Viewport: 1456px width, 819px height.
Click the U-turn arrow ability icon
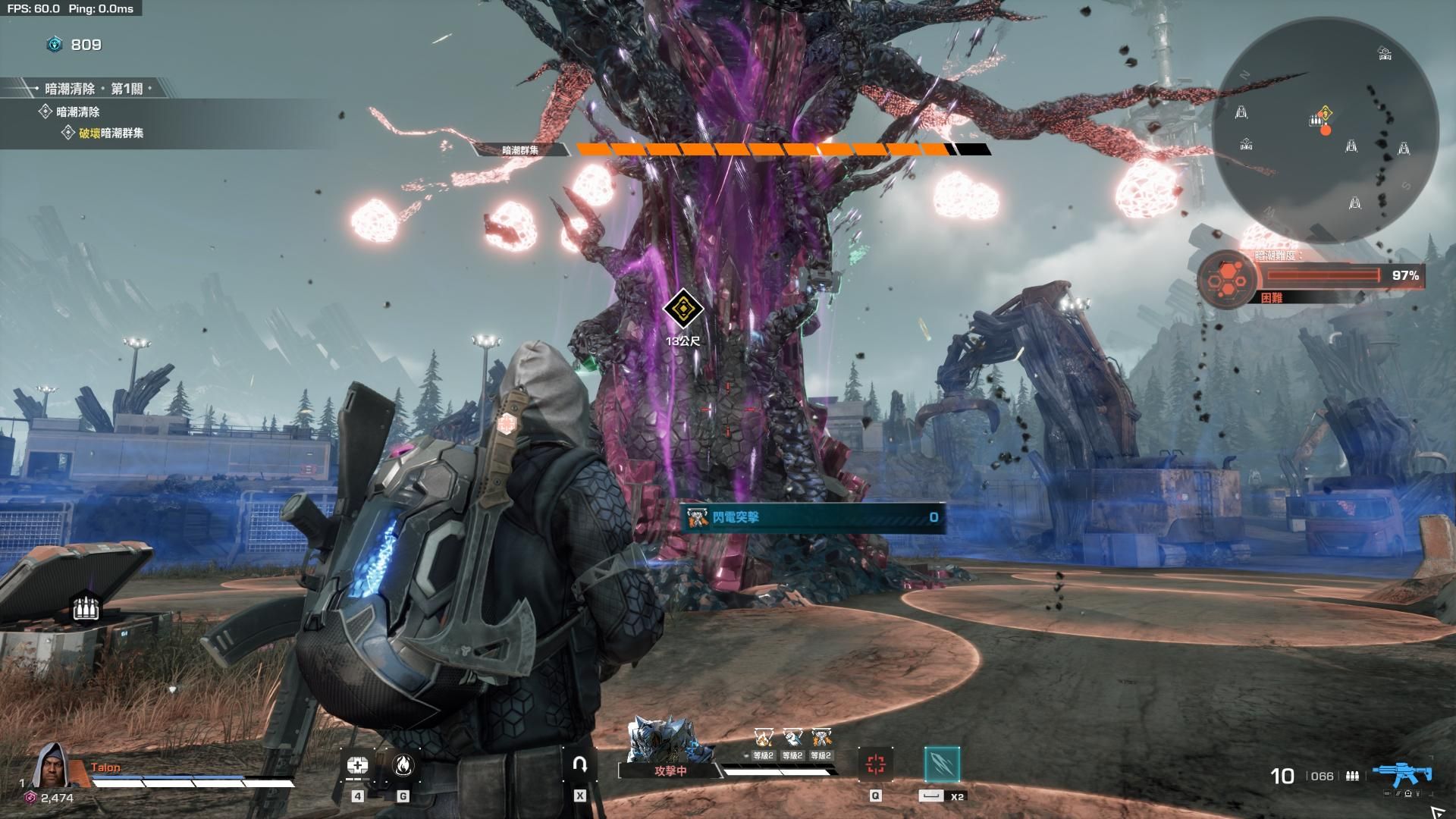click(x=580, y=764)
